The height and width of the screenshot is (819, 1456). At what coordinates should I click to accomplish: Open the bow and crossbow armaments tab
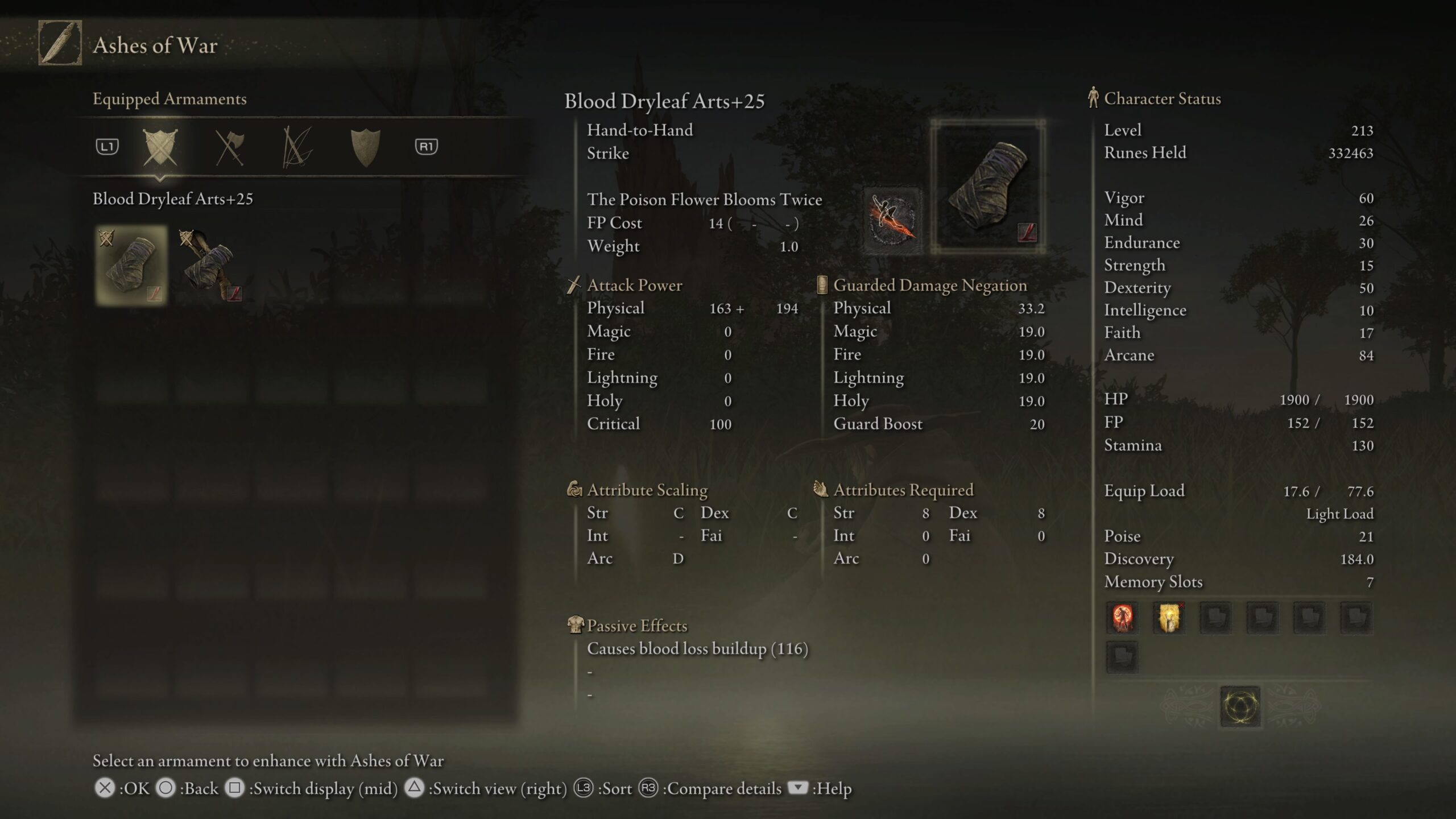pos(297,147)
